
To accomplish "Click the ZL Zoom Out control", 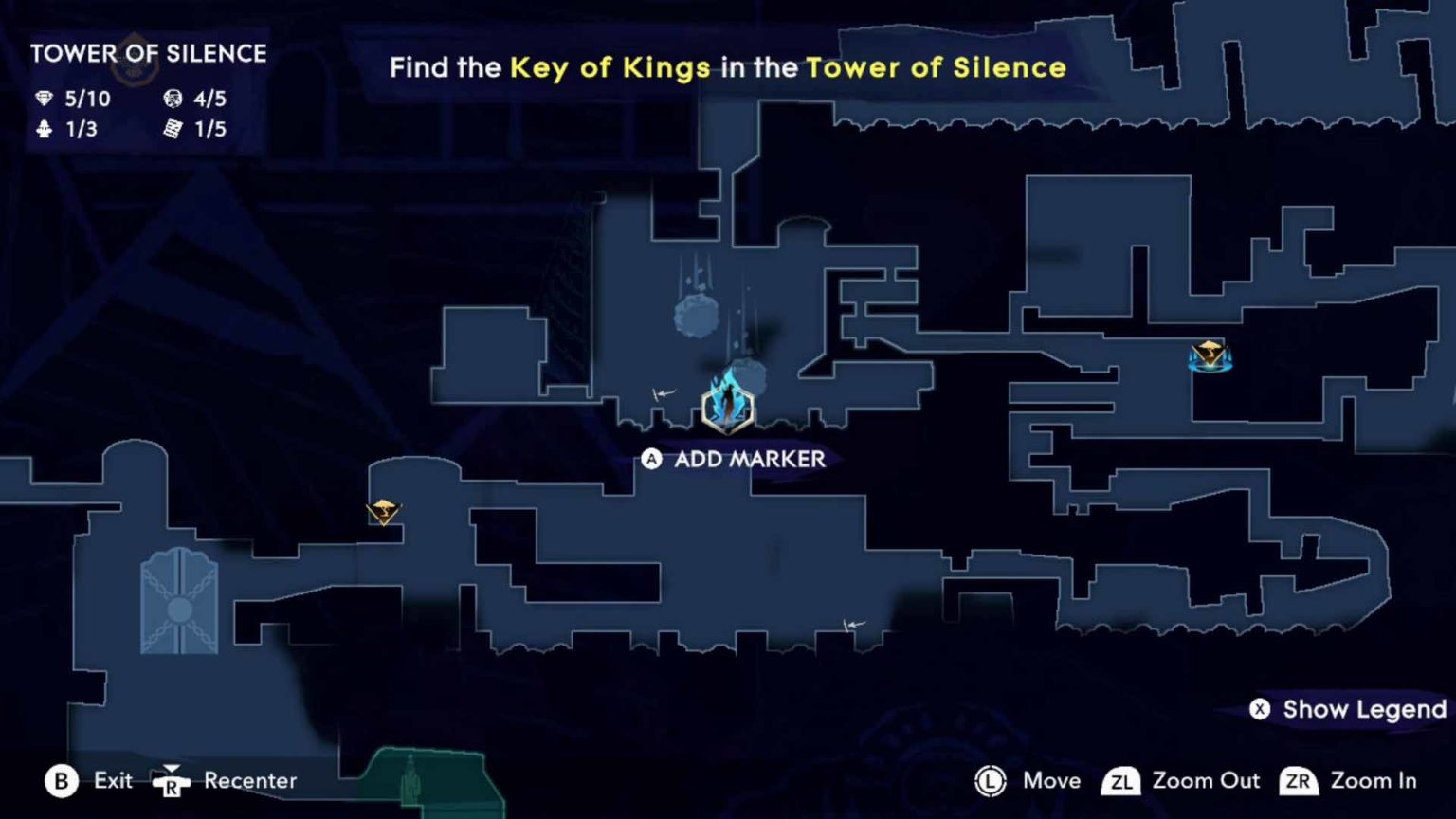I will point(1122,781).
